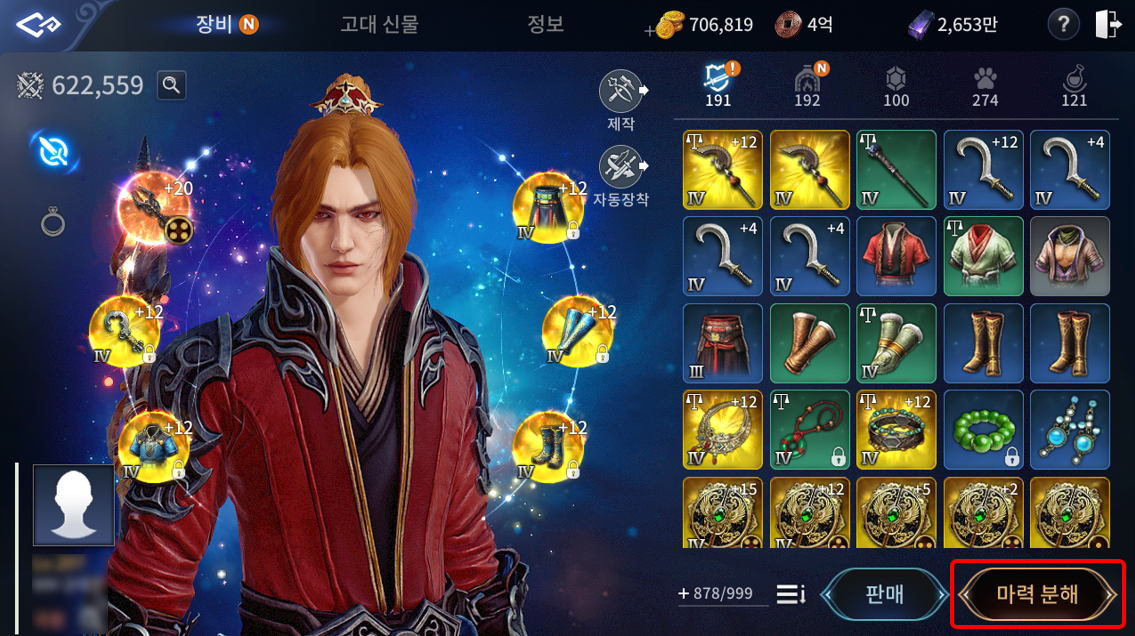Open the potion category showing 121

pos(1074,86)
